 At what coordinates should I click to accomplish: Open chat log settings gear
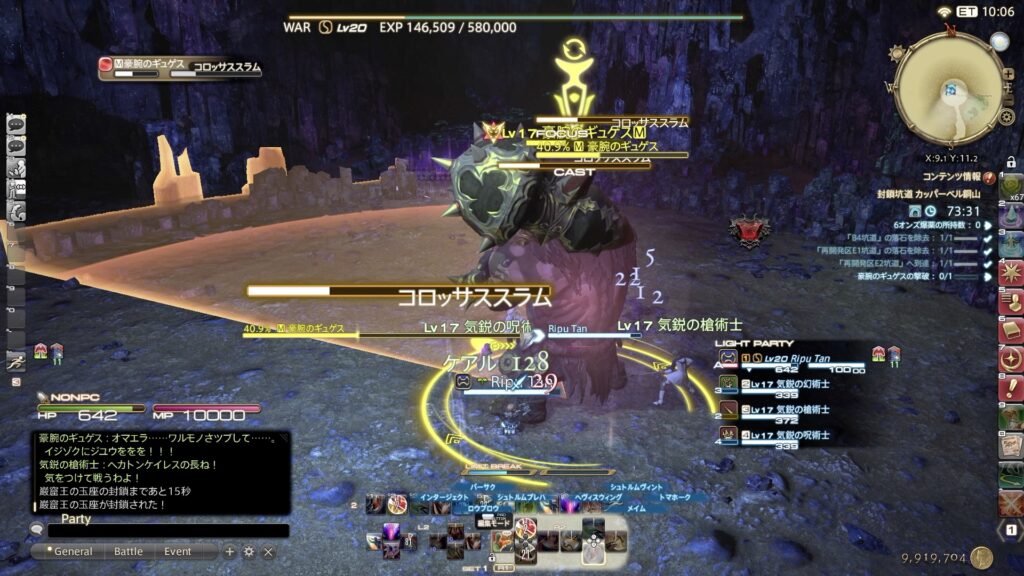249,551
